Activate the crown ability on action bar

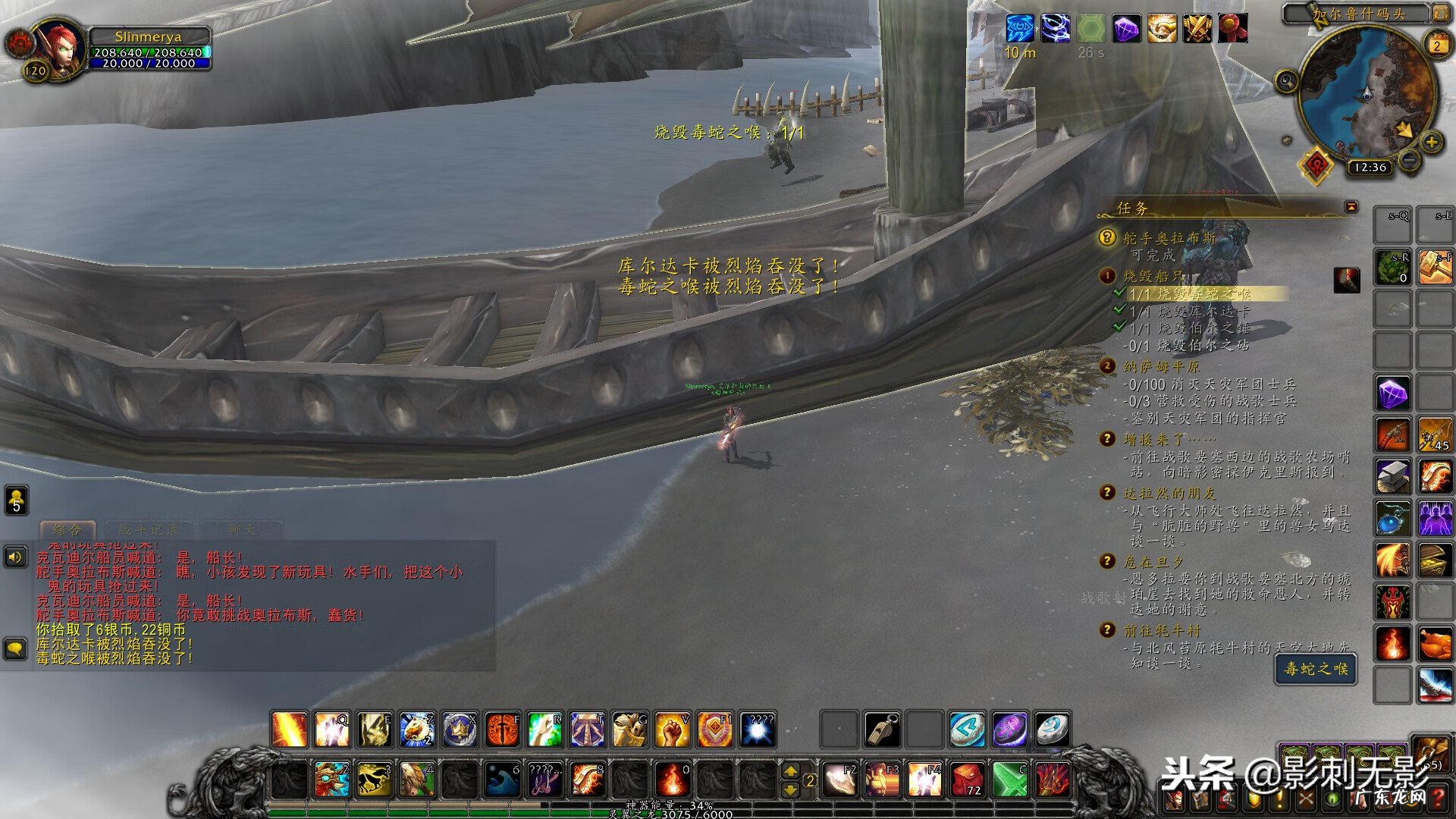[460, 730]
